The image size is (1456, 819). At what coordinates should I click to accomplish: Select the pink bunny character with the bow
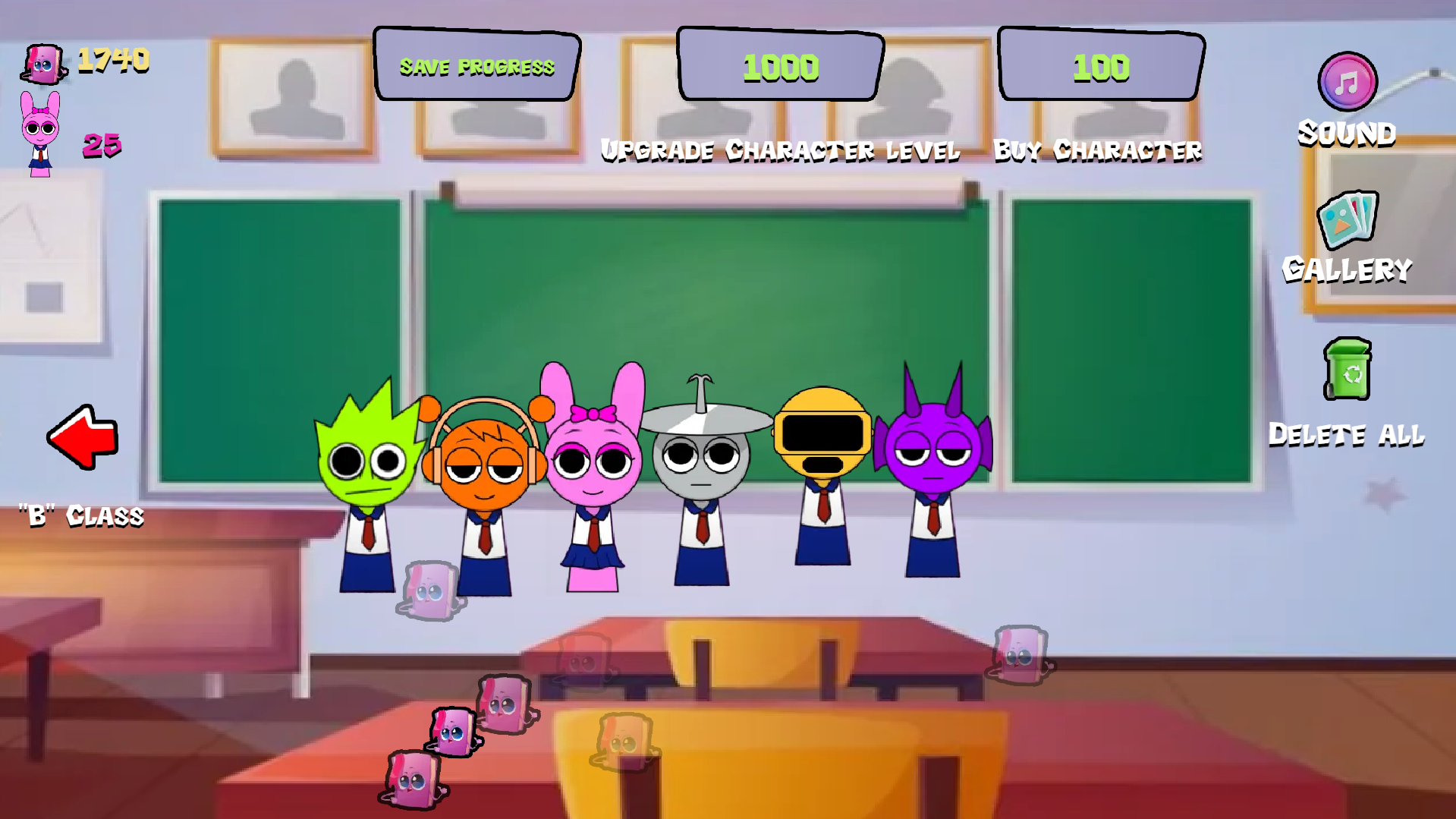(592, 463)
